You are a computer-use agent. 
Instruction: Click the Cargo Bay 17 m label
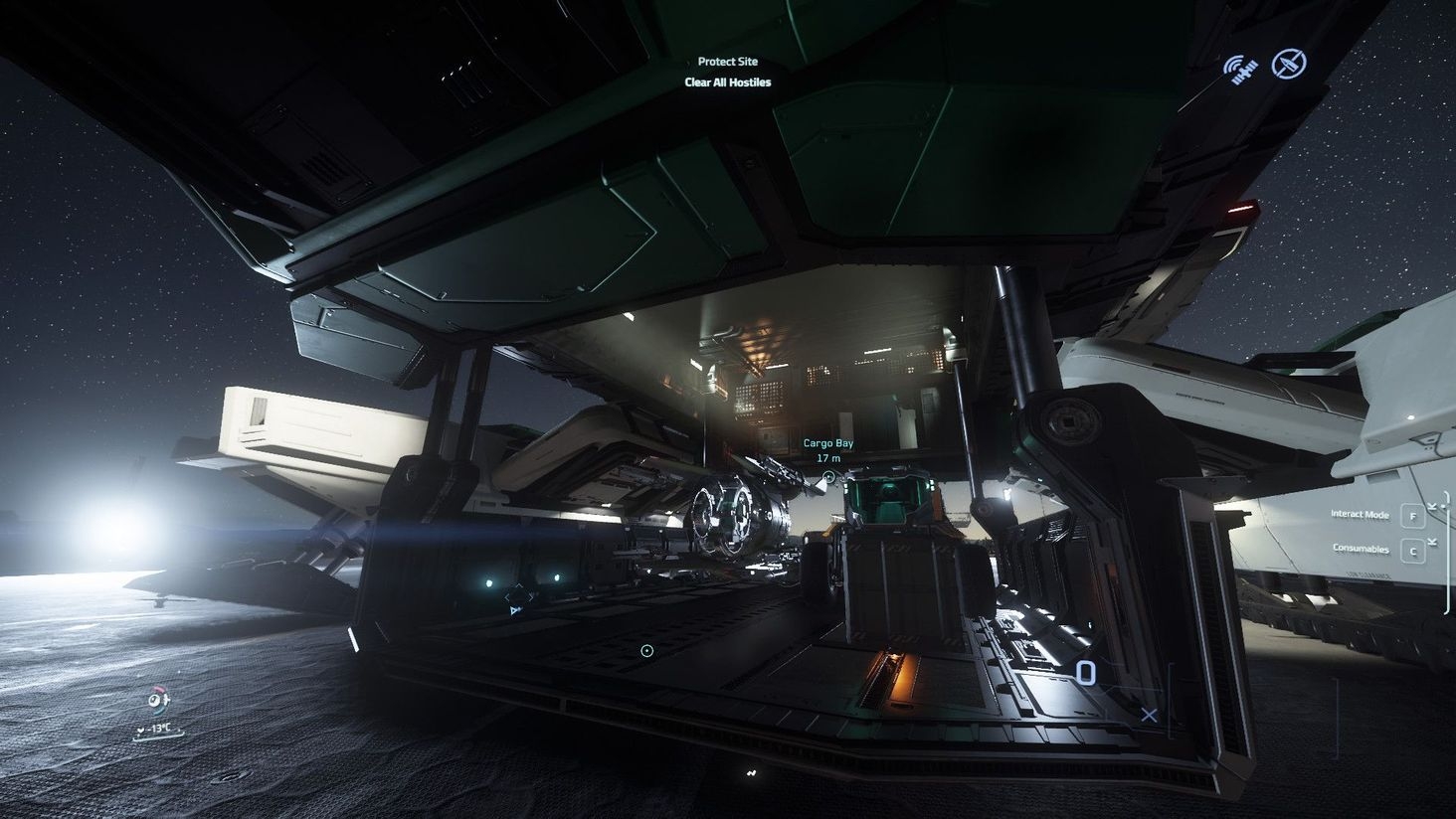click(826, 450)
